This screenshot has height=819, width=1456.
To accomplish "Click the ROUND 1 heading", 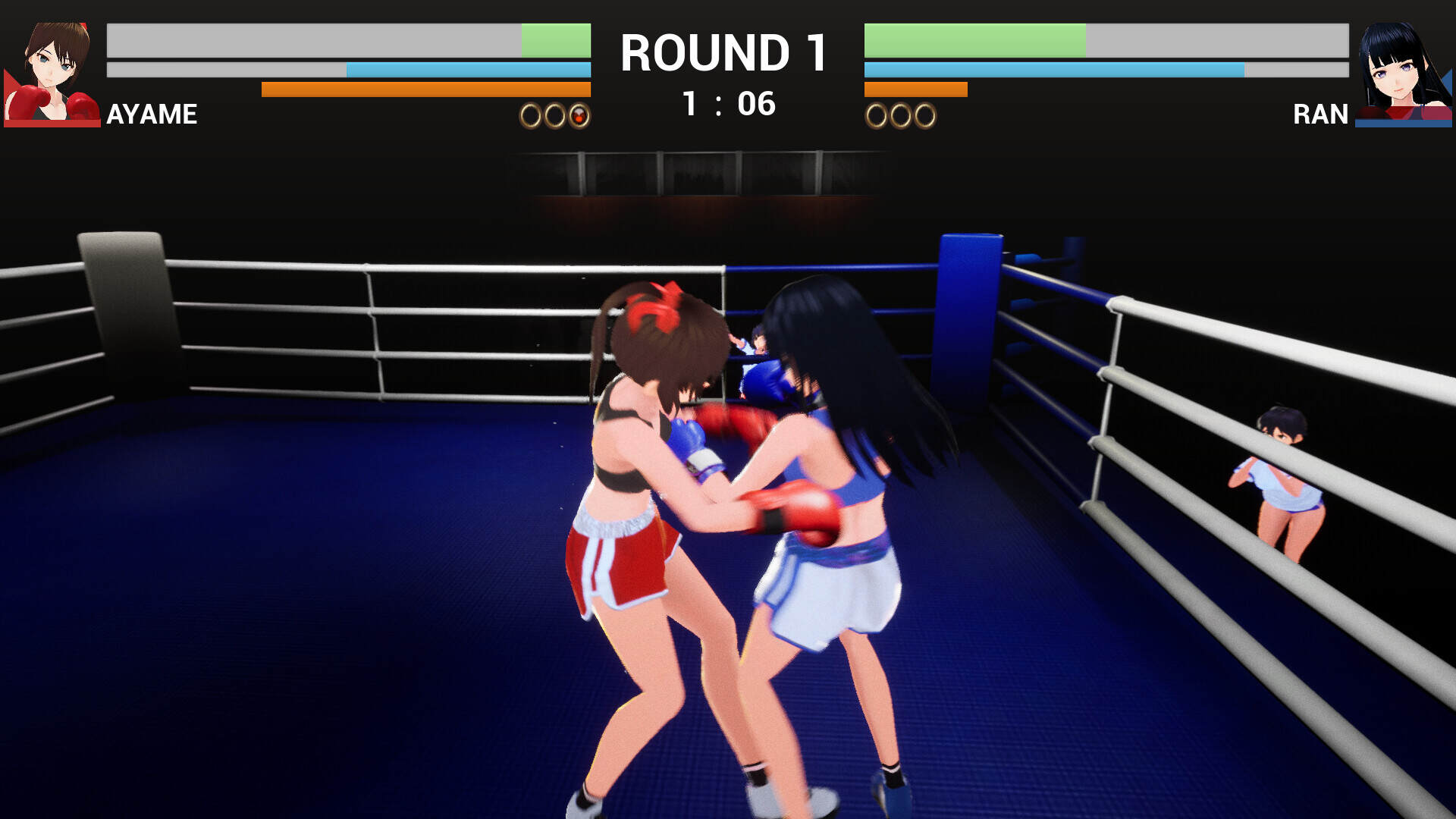I will coord(722,52).
